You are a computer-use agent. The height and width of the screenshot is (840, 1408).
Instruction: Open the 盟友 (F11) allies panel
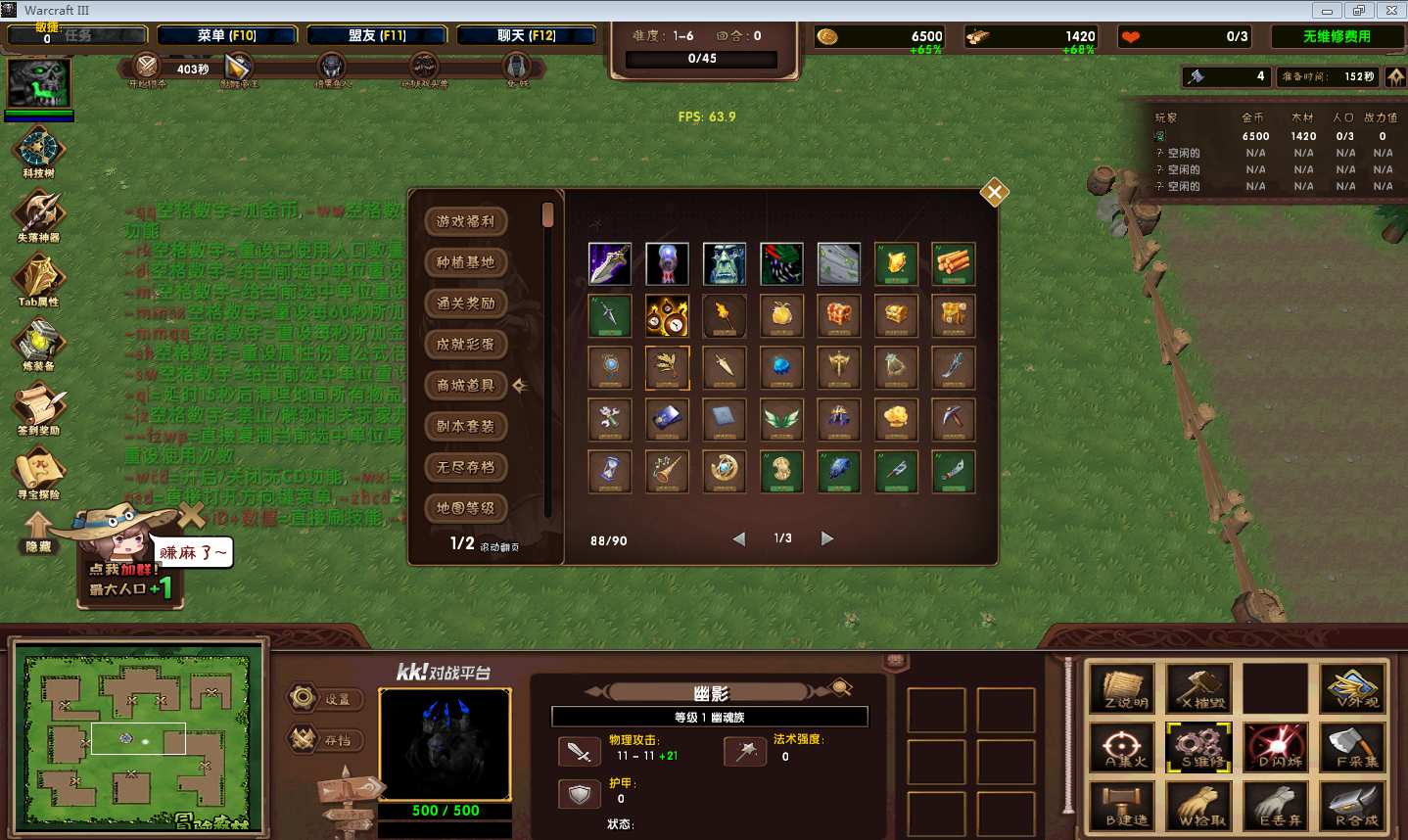[377, 35]
